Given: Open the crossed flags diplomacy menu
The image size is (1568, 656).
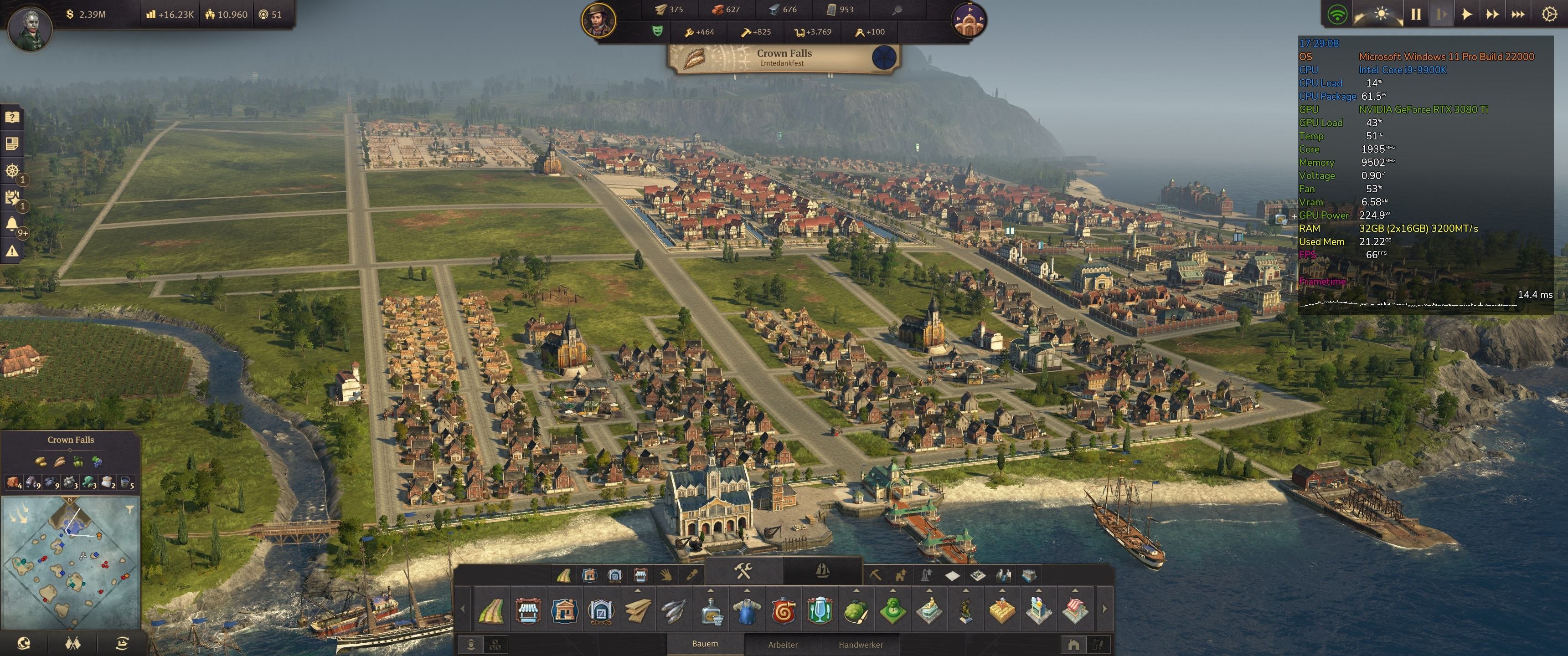Looking at the screenshot, I should click(x=72, y=643).
